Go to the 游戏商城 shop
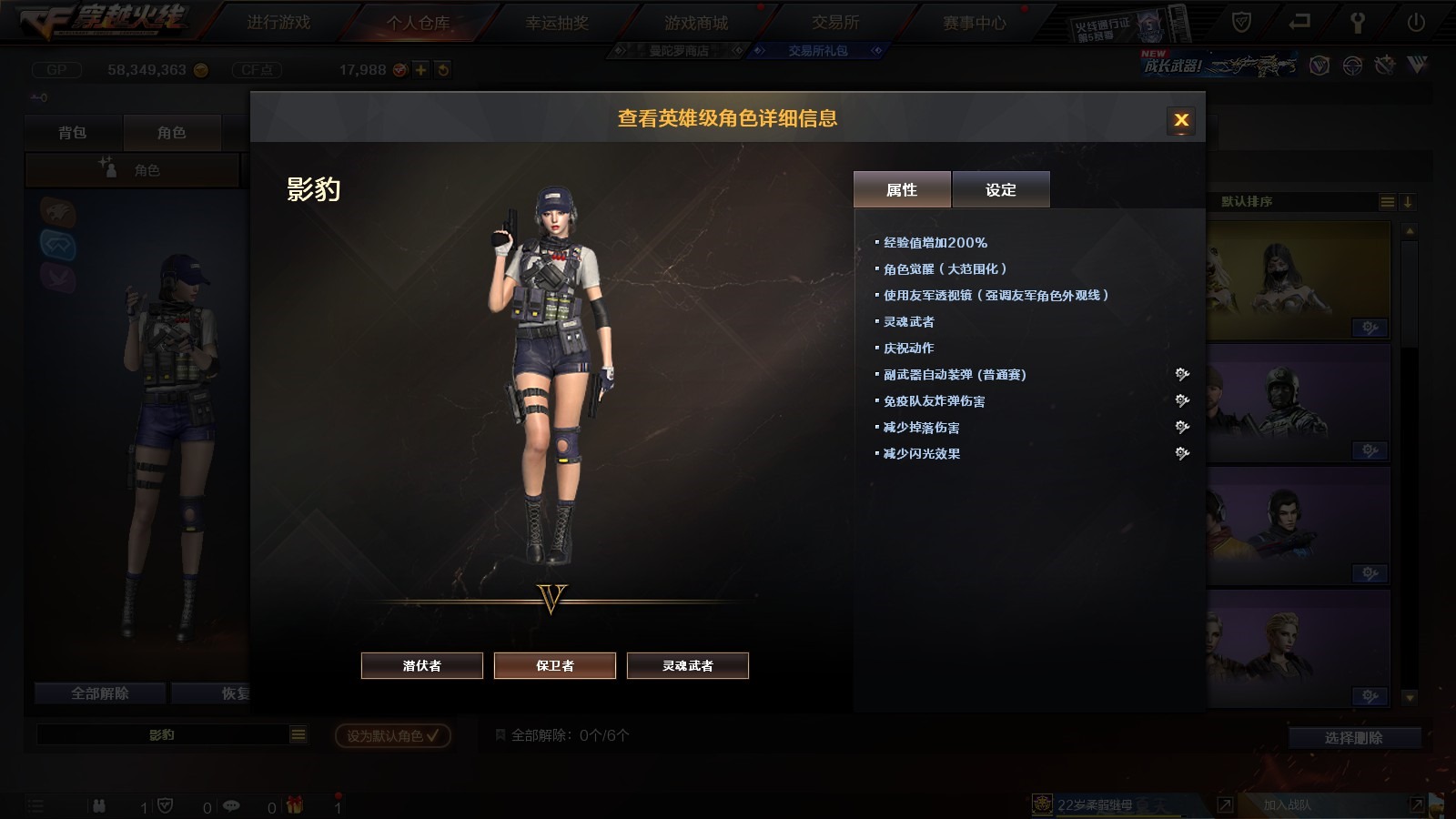This screenshot has height=819, width=1456. pos(696,22)
